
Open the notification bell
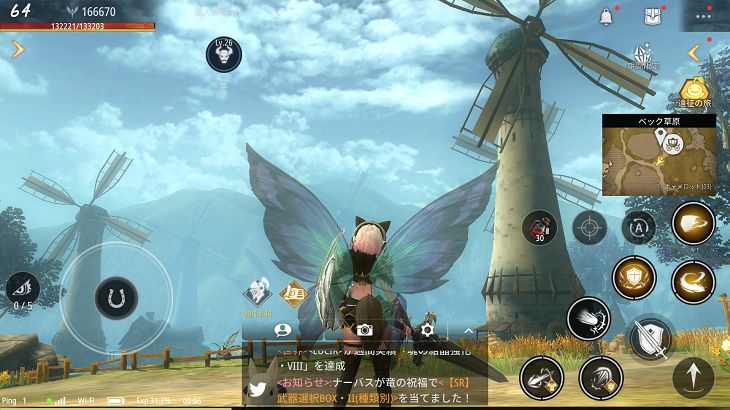pos(606,17)
